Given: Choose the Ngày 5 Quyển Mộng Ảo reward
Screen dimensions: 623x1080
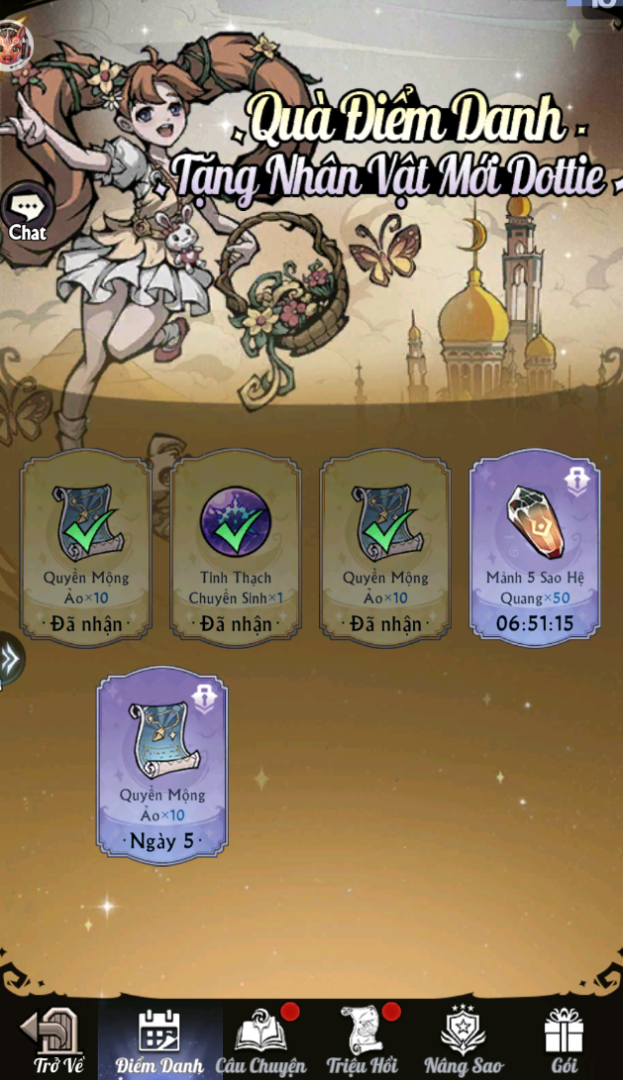Looking at the screenshot, I should [x=162, y=765].
